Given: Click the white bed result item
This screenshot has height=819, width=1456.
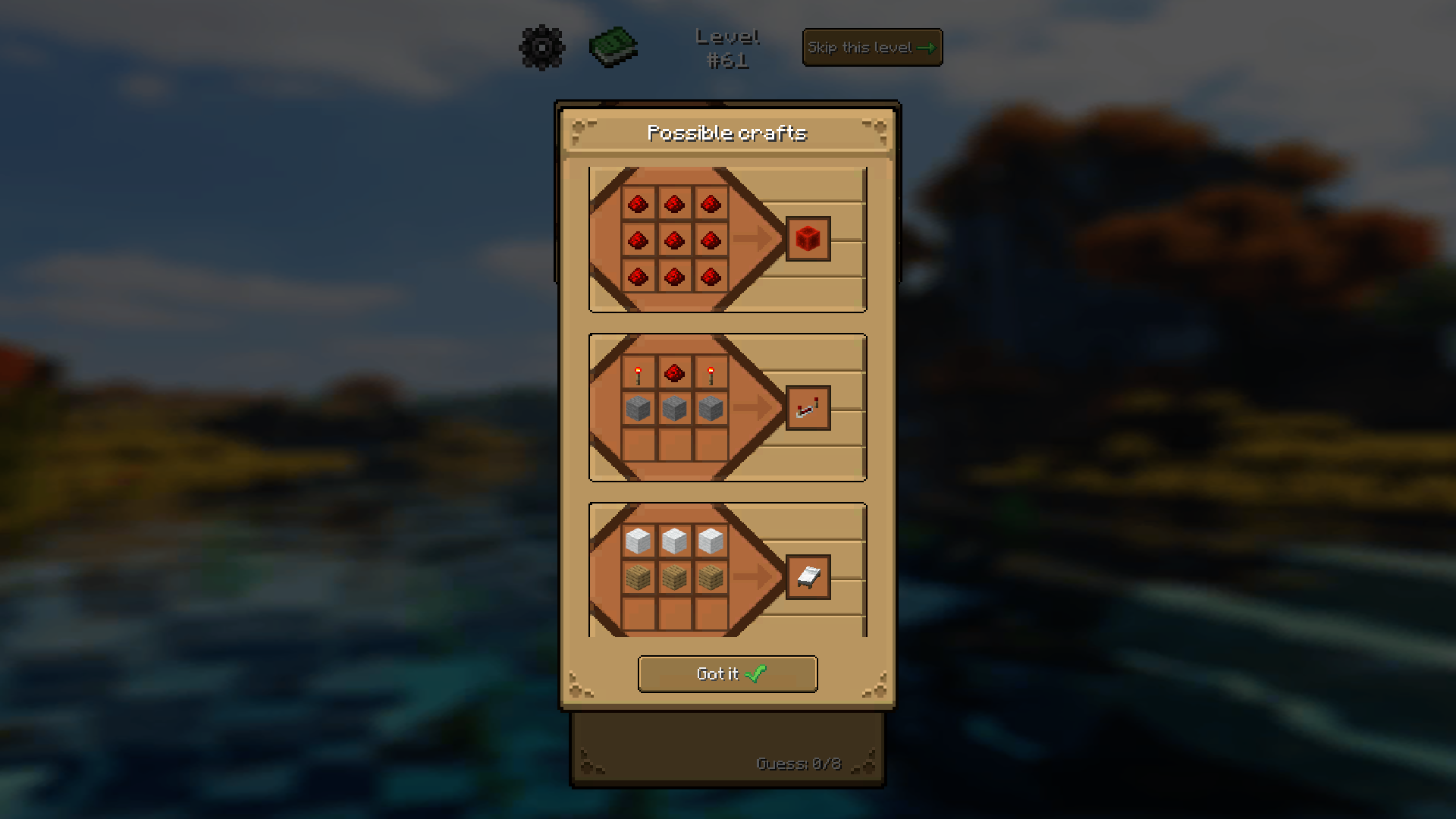Looking at the screenshot, I should point(808,576).
